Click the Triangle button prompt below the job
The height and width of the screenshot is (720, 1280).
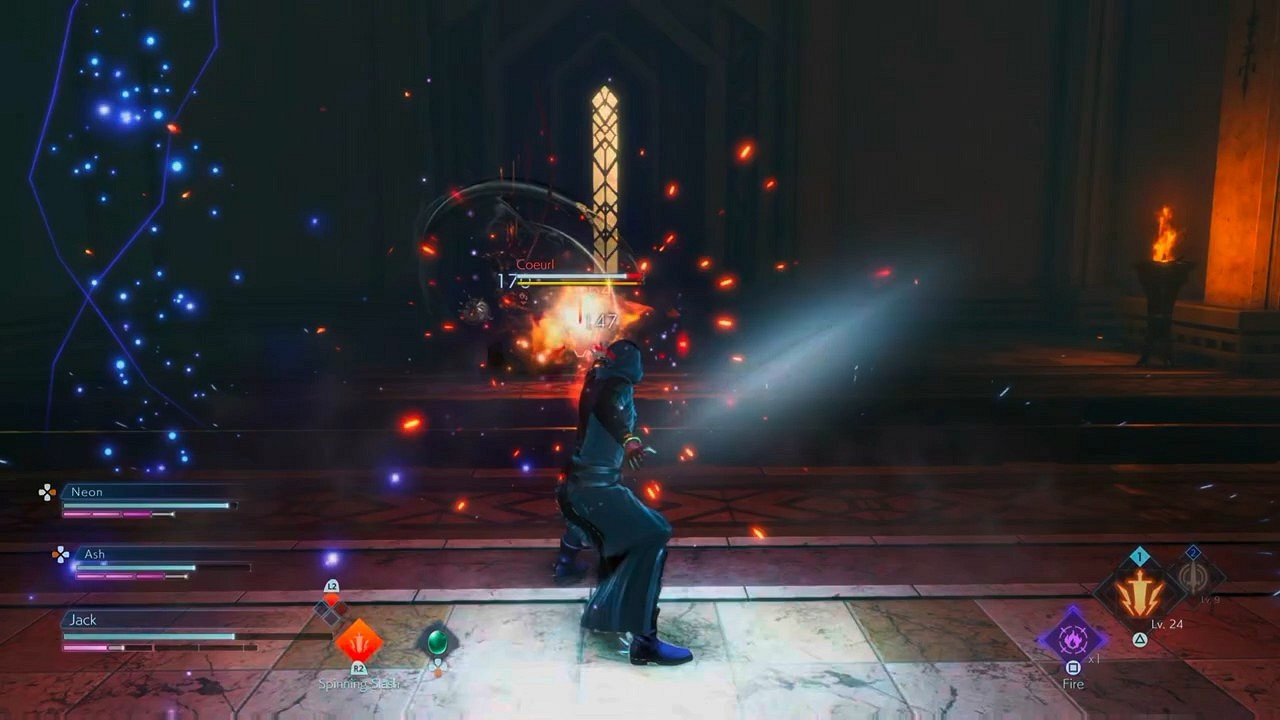coord(1139,639)
